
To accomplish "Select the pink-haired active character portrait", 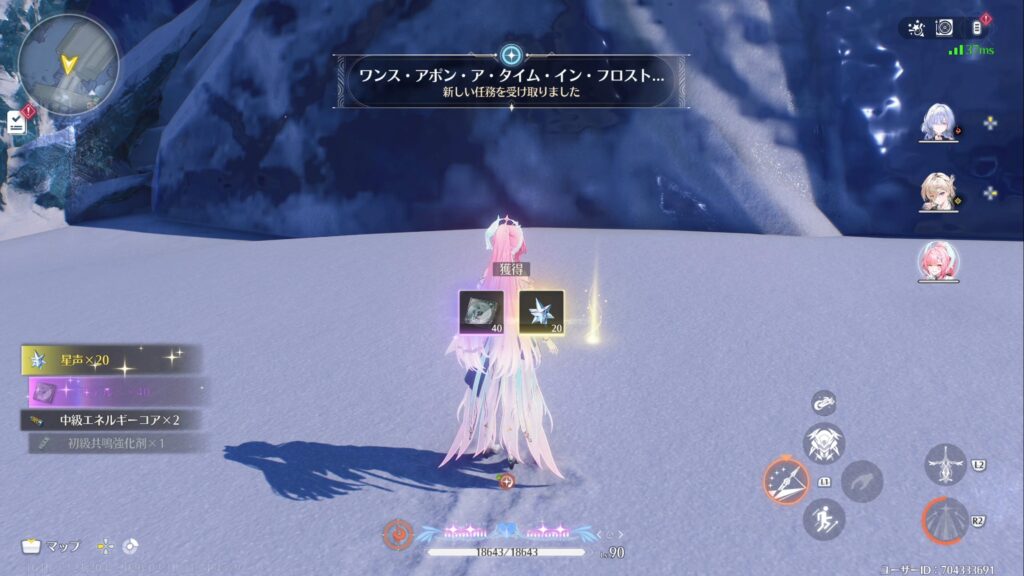I will 939,261.
